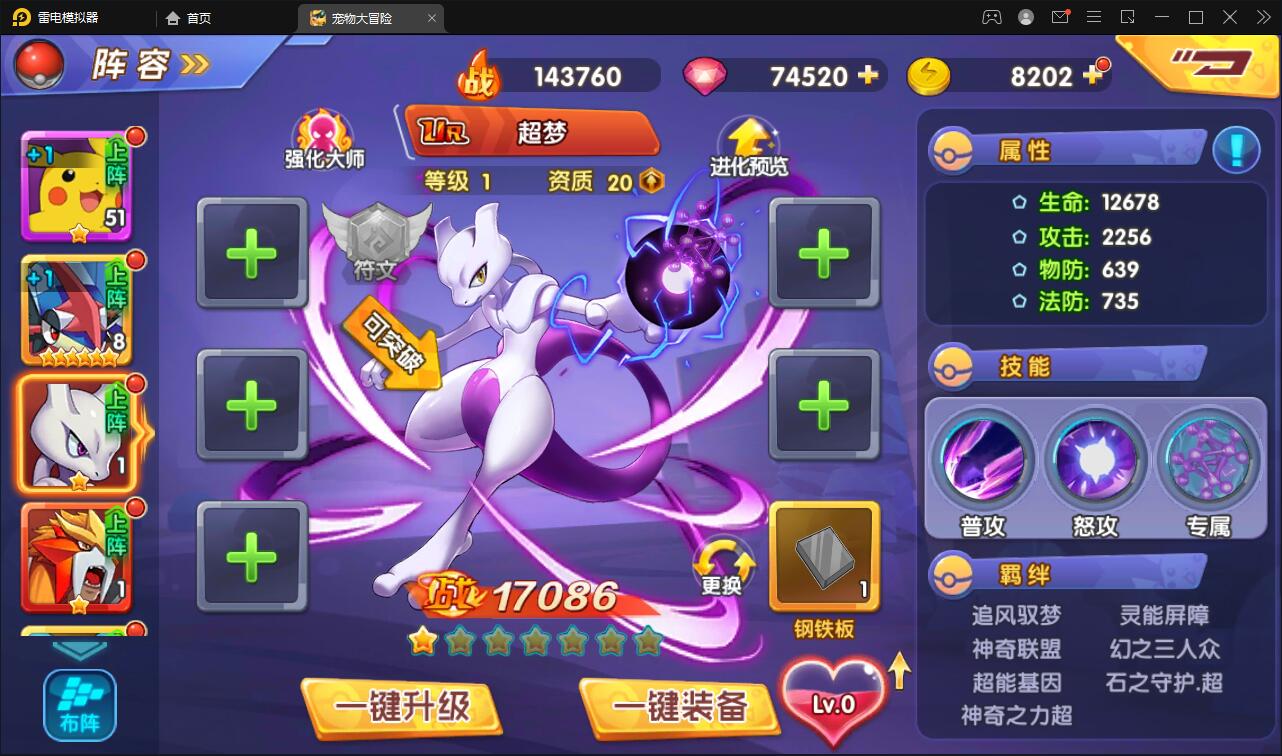Open the 专属 exclusive skill icon
1282x756 pixels.
[x=1208, y=459]
